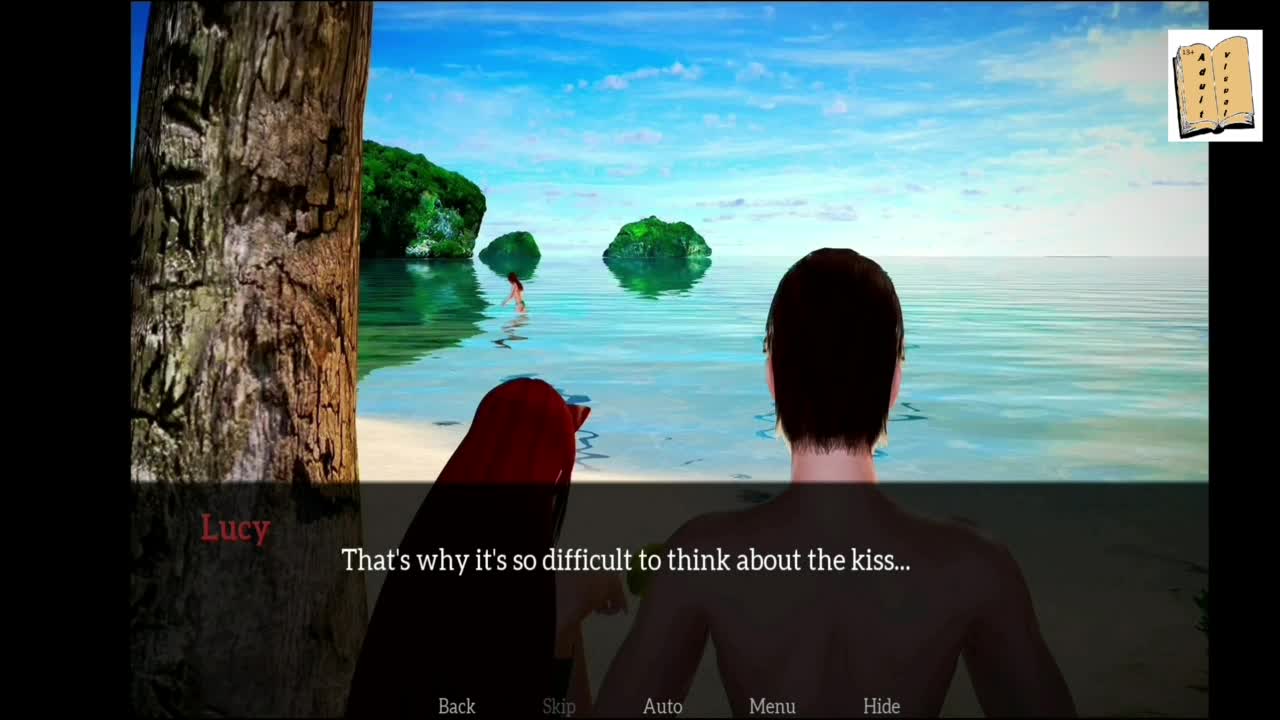The height and width of the screenshot is (720, 1280).
Task: Click the book logo watermark
Action: pos(1214,86)
